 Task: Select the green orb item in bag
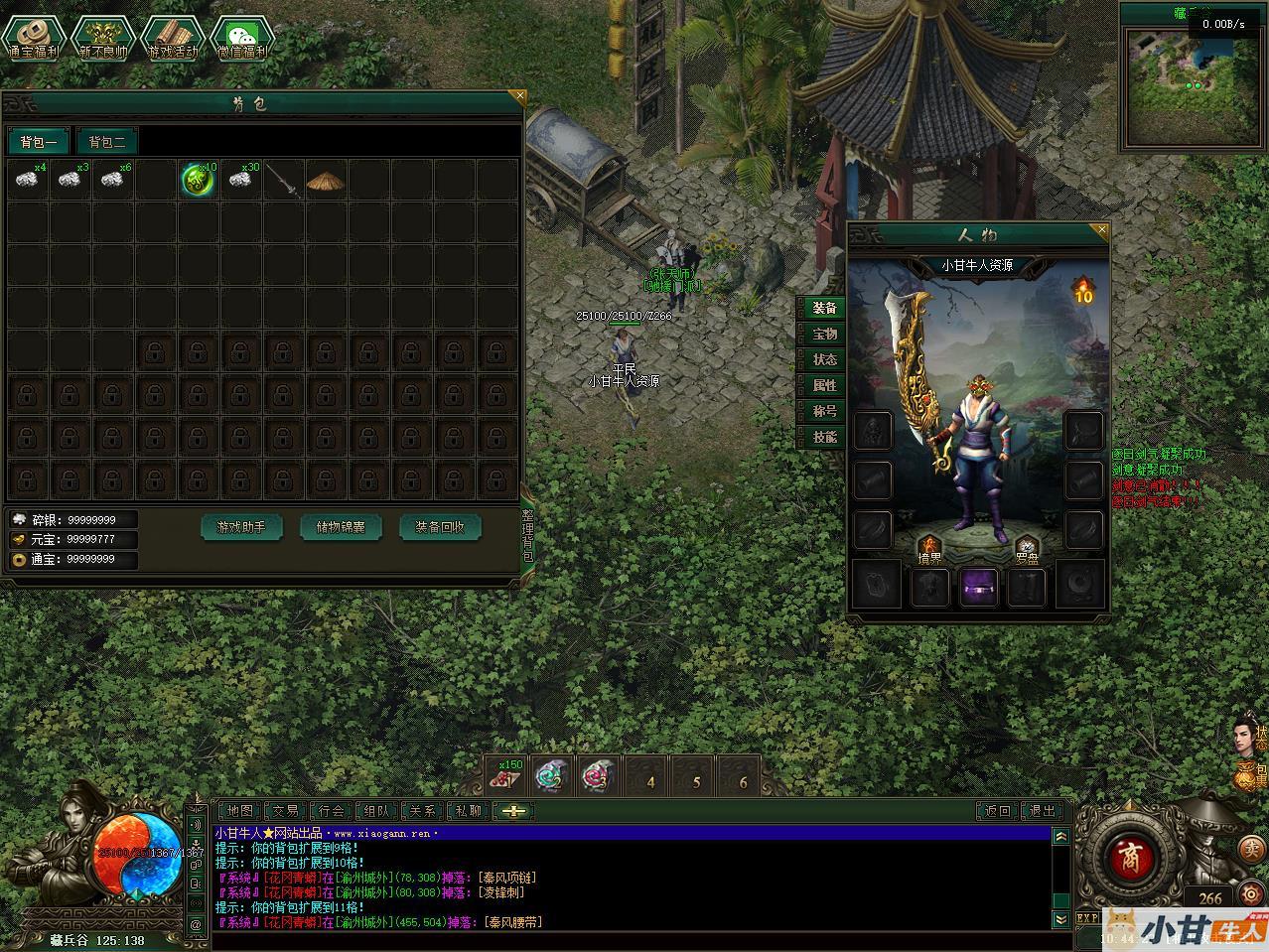coord(198,180)
